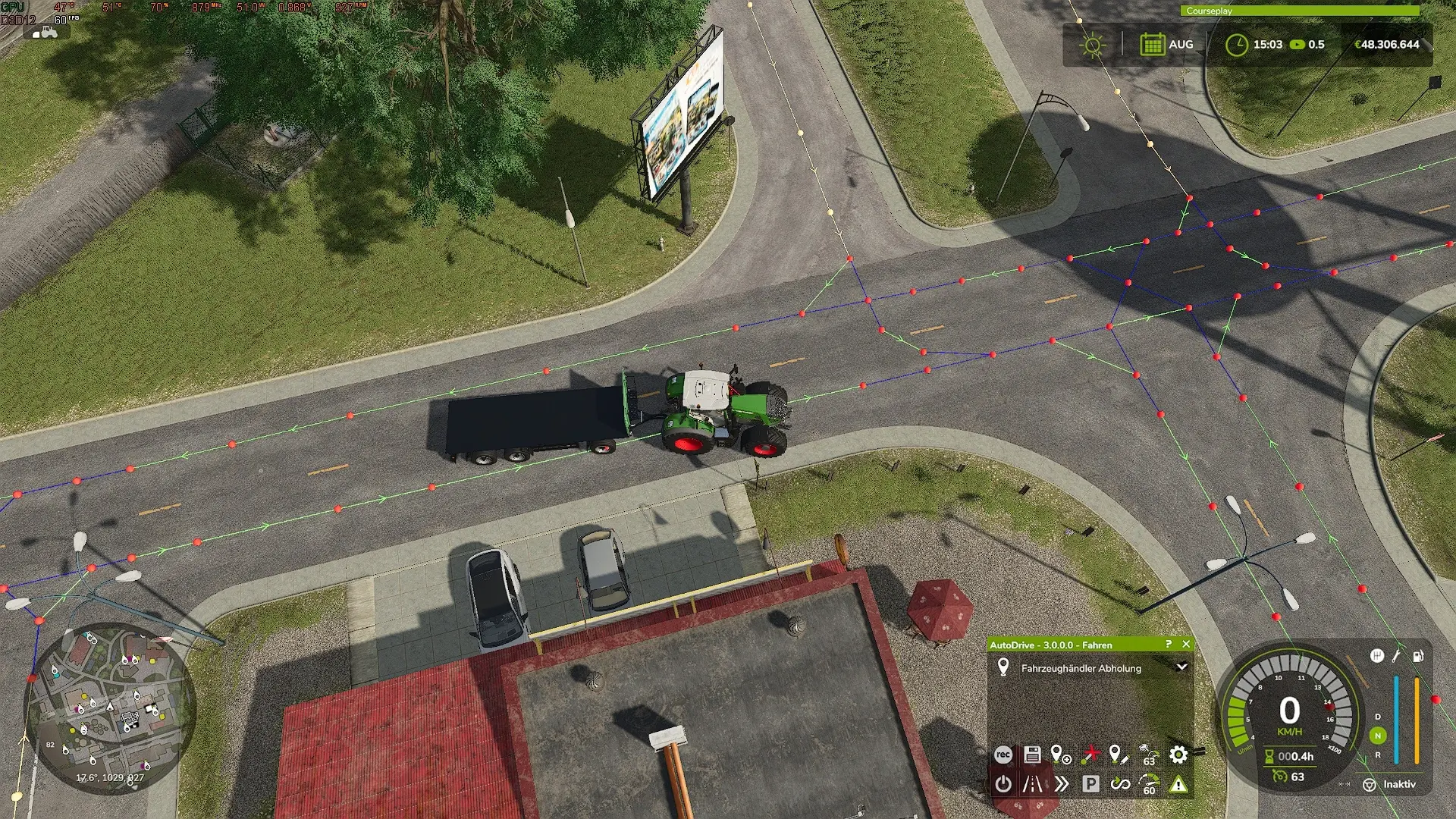The width and height of the screenshot is (1456, 819).
Task: Click the field speed 63 tractor icon
Action: click(1149, 755)
